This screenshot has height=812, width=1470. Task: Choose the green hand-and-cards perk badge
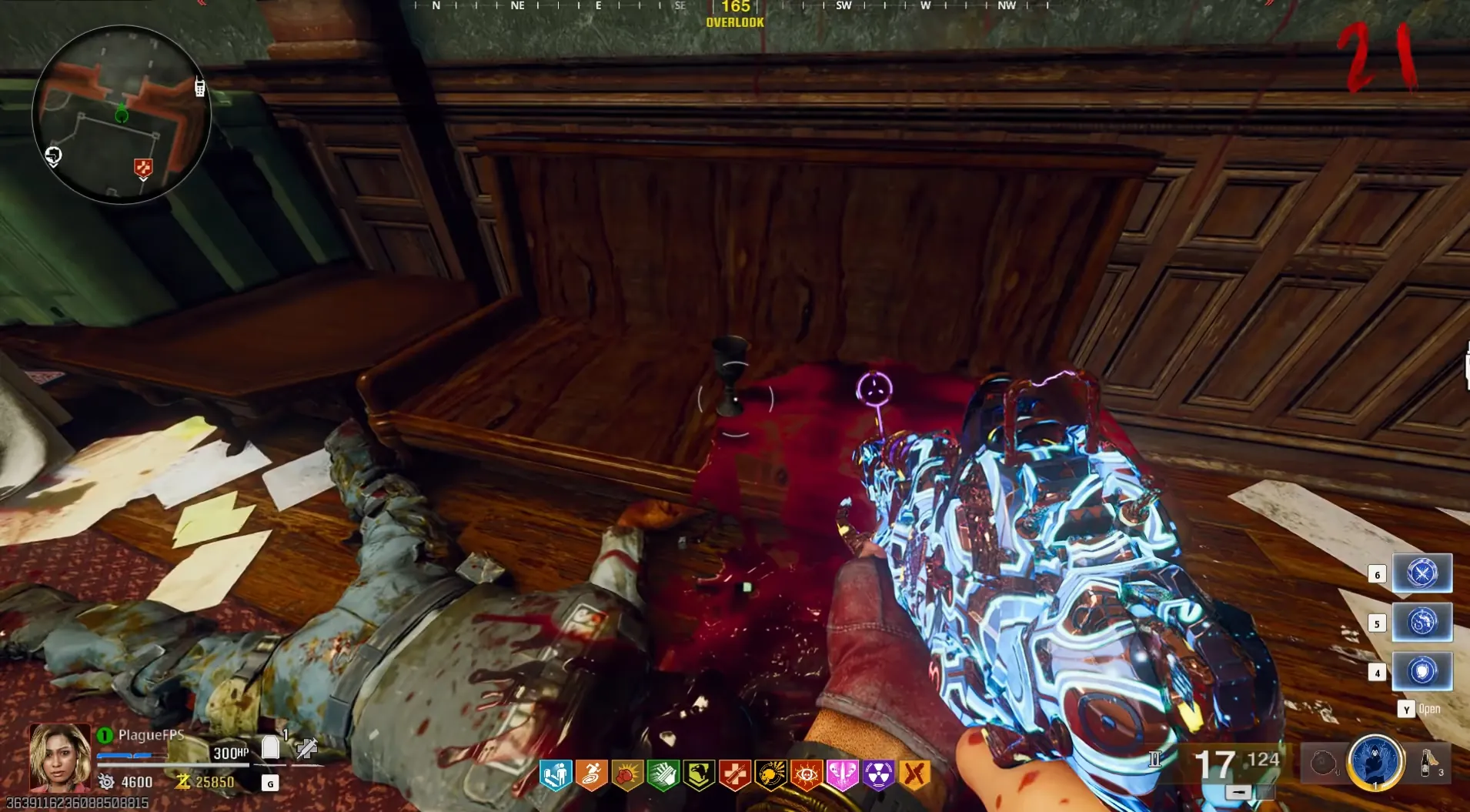click(x=663, y=775)
